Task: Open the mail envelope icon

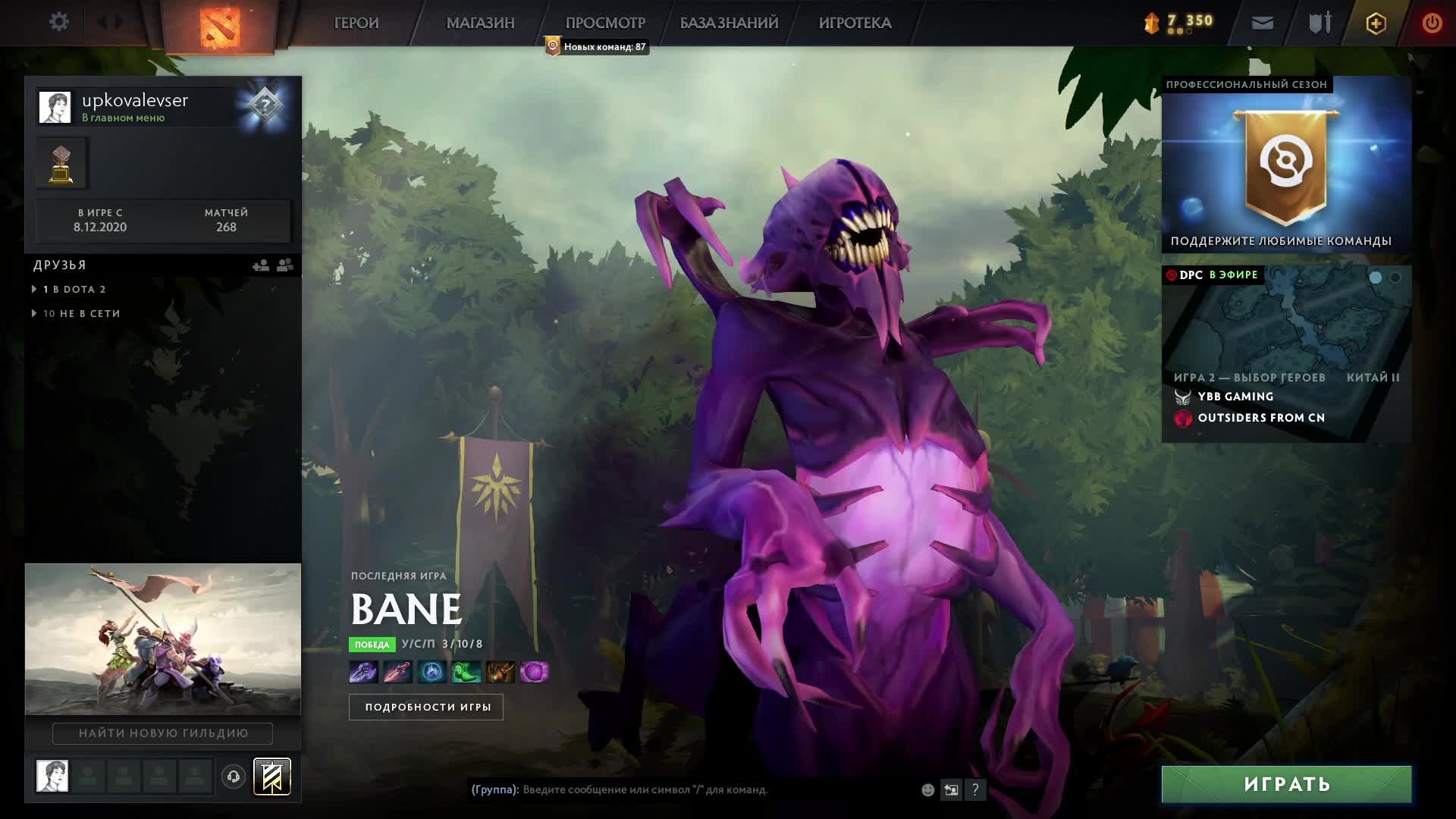Action: 1262,23
